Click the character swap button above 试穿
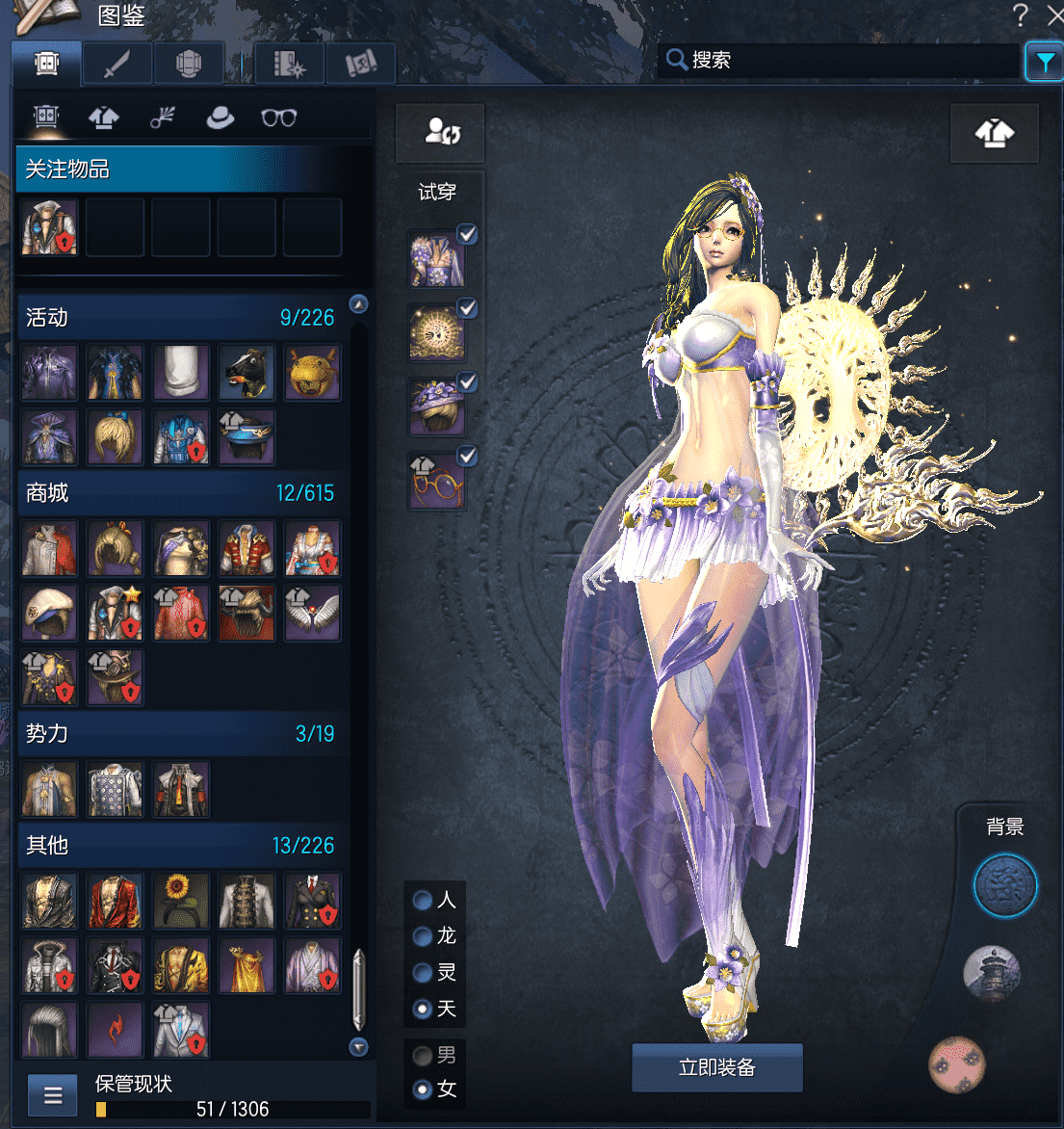This screenshot has height=1129, width=1064. [441, 133]
